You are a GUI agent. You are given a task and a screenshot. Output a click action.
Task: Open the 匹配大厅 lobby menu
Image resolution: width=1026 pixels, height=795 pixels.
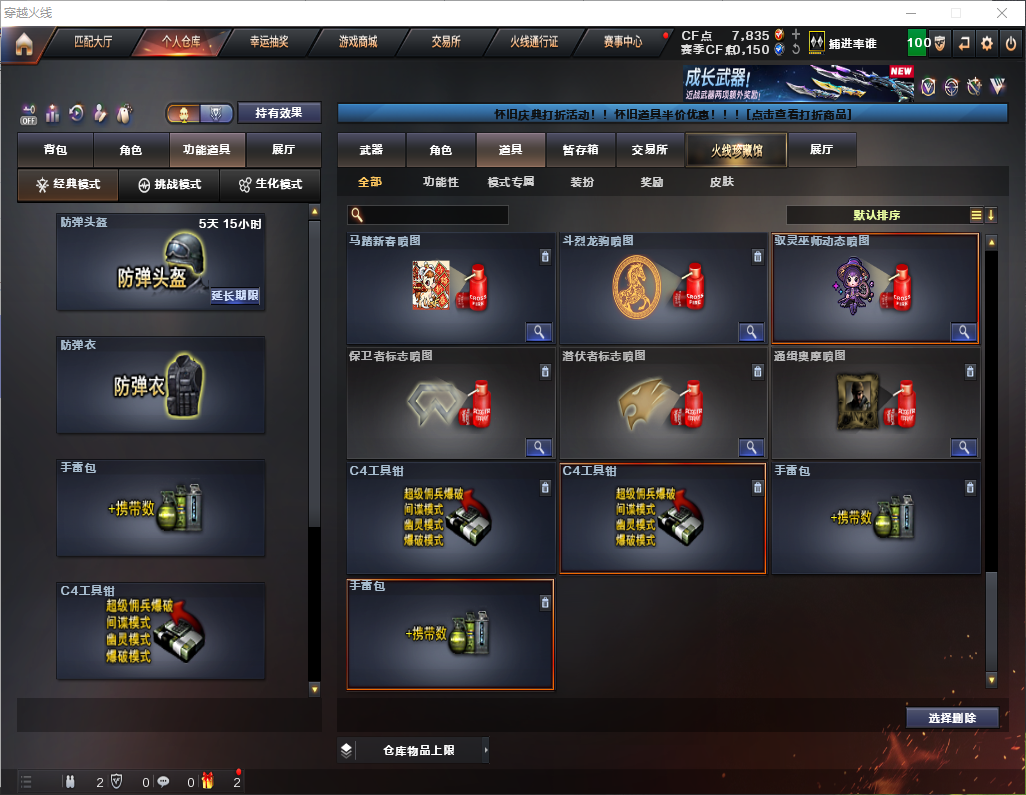pyautogui.click(x=93, y=43)
